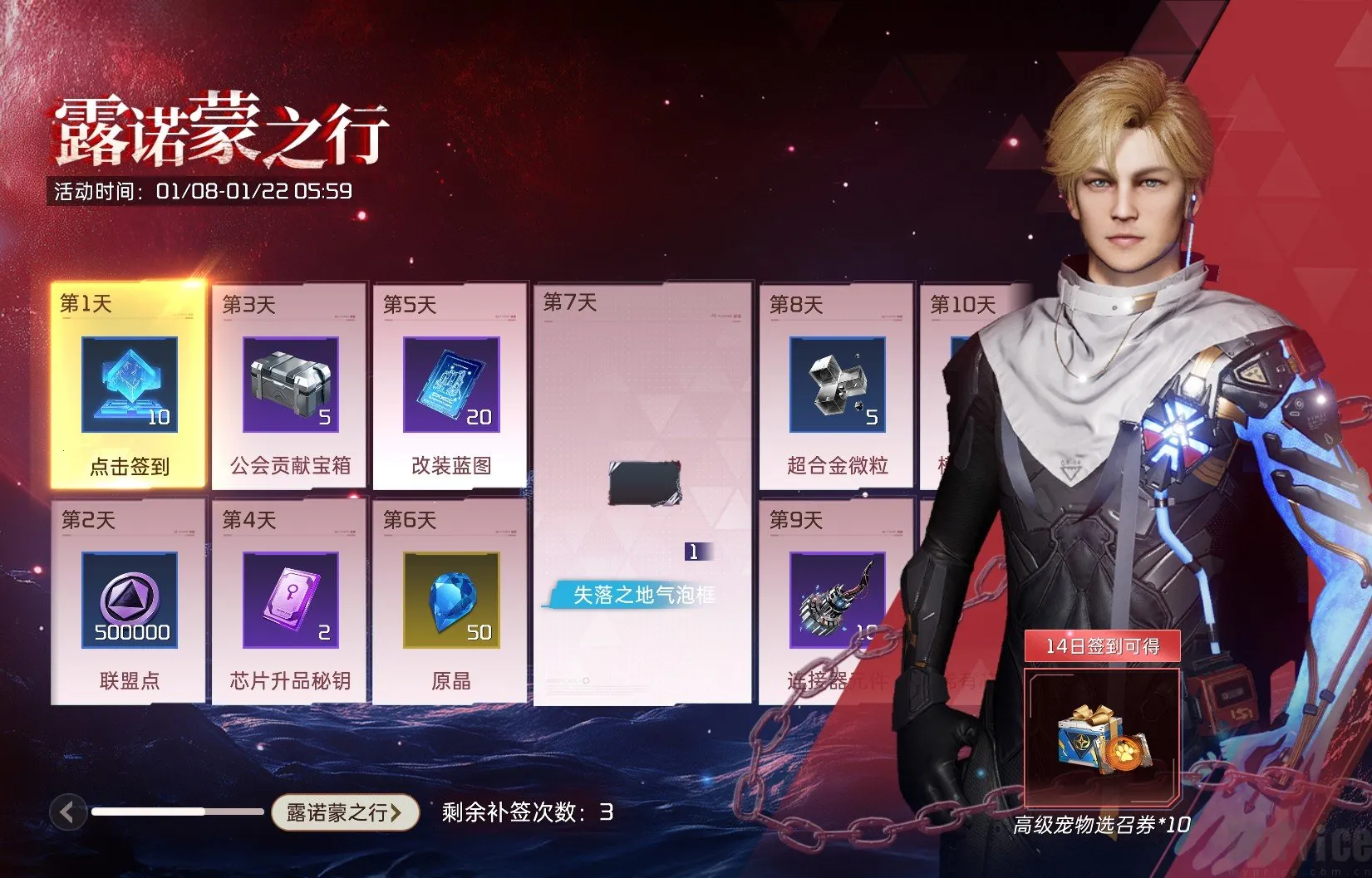Click the chevron on the 露诺蒙之行 button
This screenshot has width=1372, height=878.
tap(397, 814)
